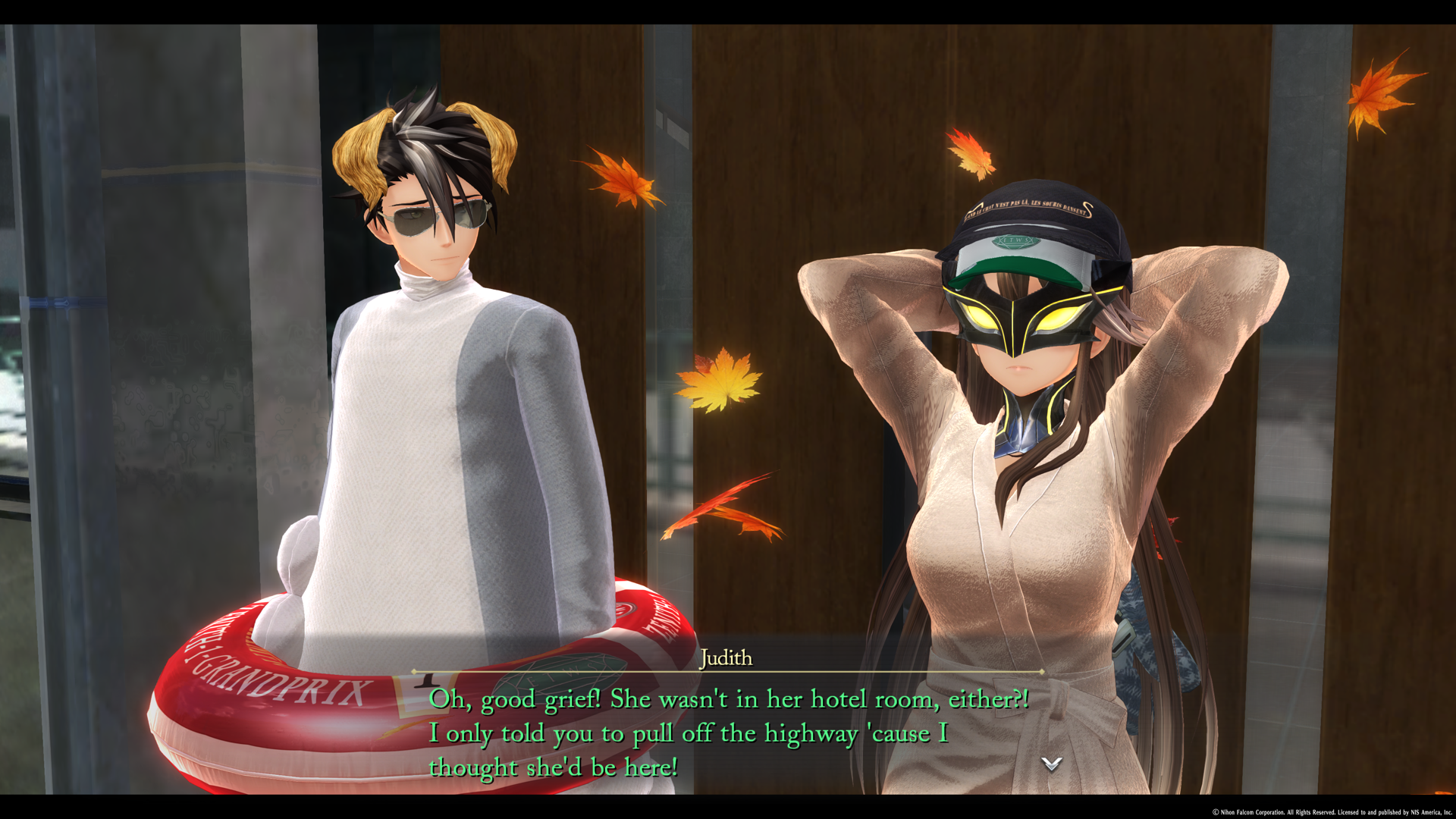Advance dialogue with the down arrow indicator
The image size is (1456, 819).
point(1051,764)
